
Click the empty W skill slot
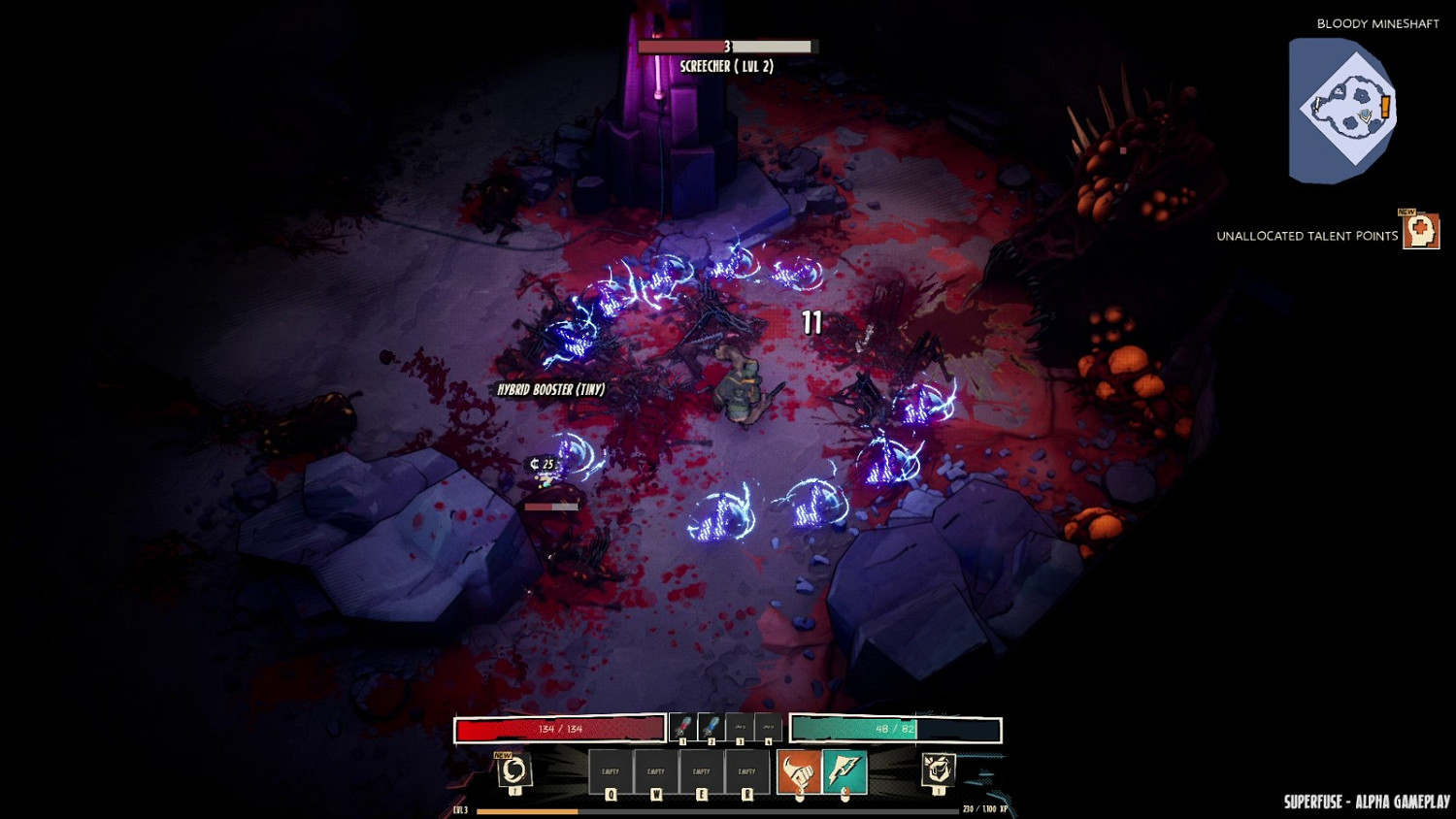(x=656, y=770)
